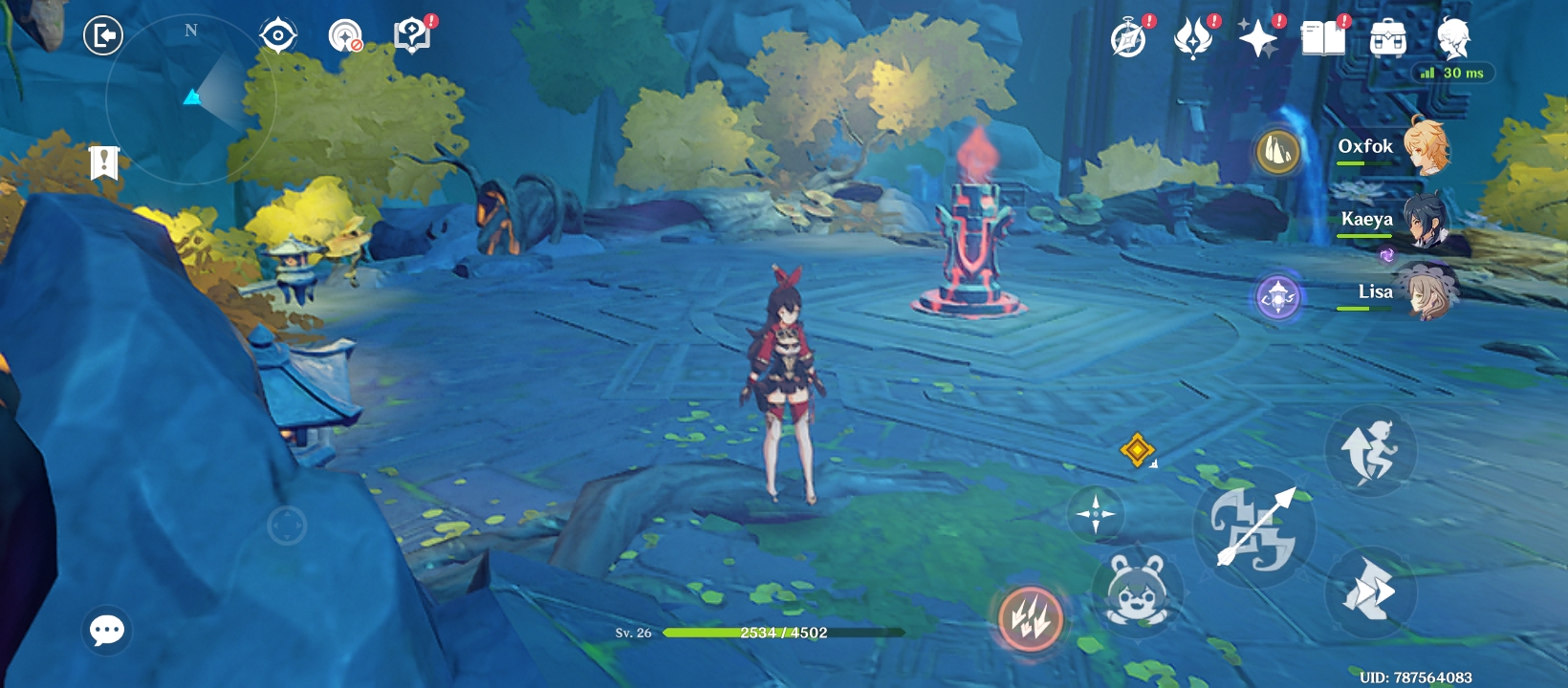Open the Adventurer Handbook book icon
1568x688 pixels.
(1323, 39)
